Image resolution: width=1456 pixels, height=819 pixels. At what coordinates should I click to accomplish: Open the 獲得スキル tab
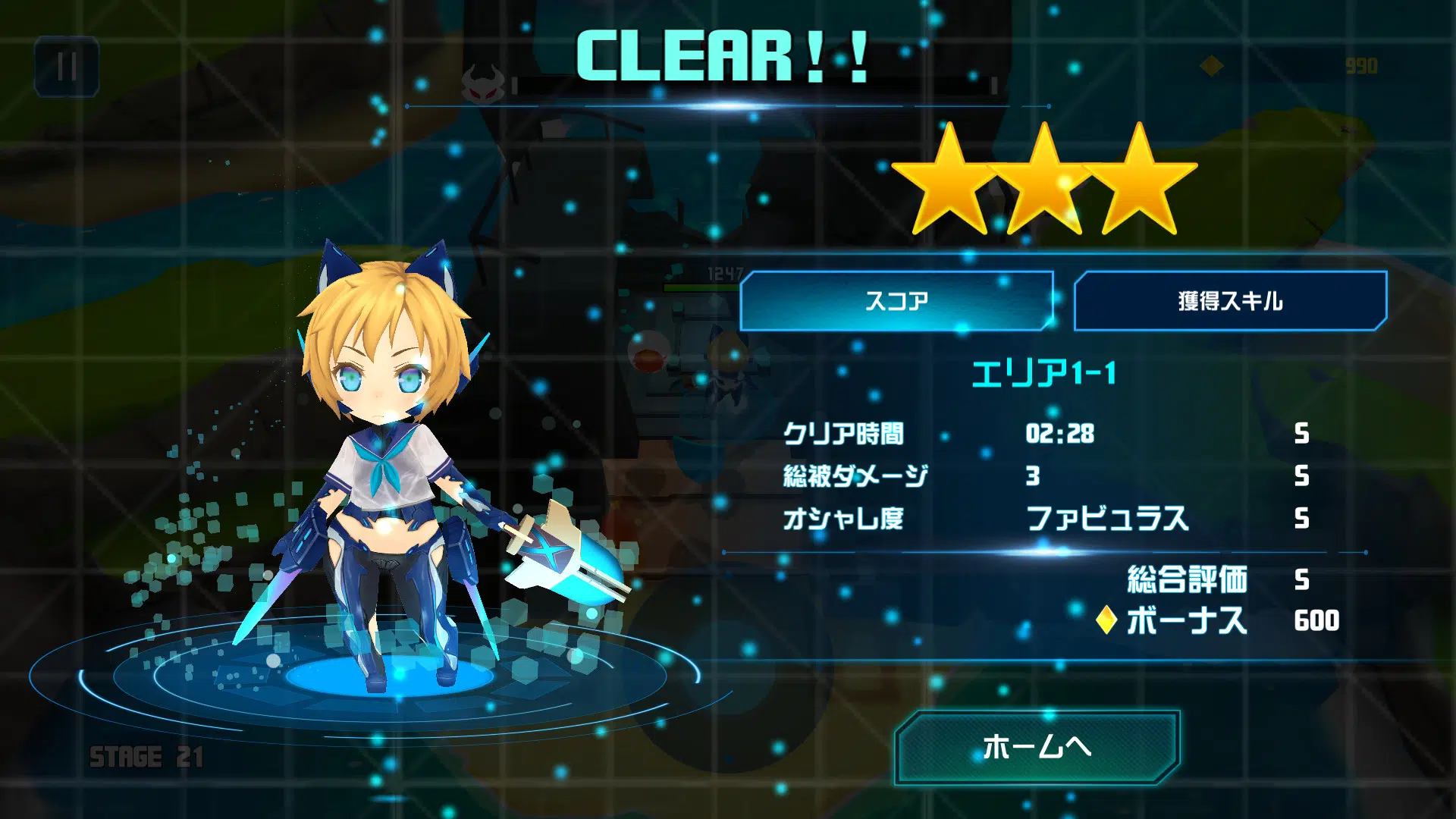click(x=1230, y=301)
